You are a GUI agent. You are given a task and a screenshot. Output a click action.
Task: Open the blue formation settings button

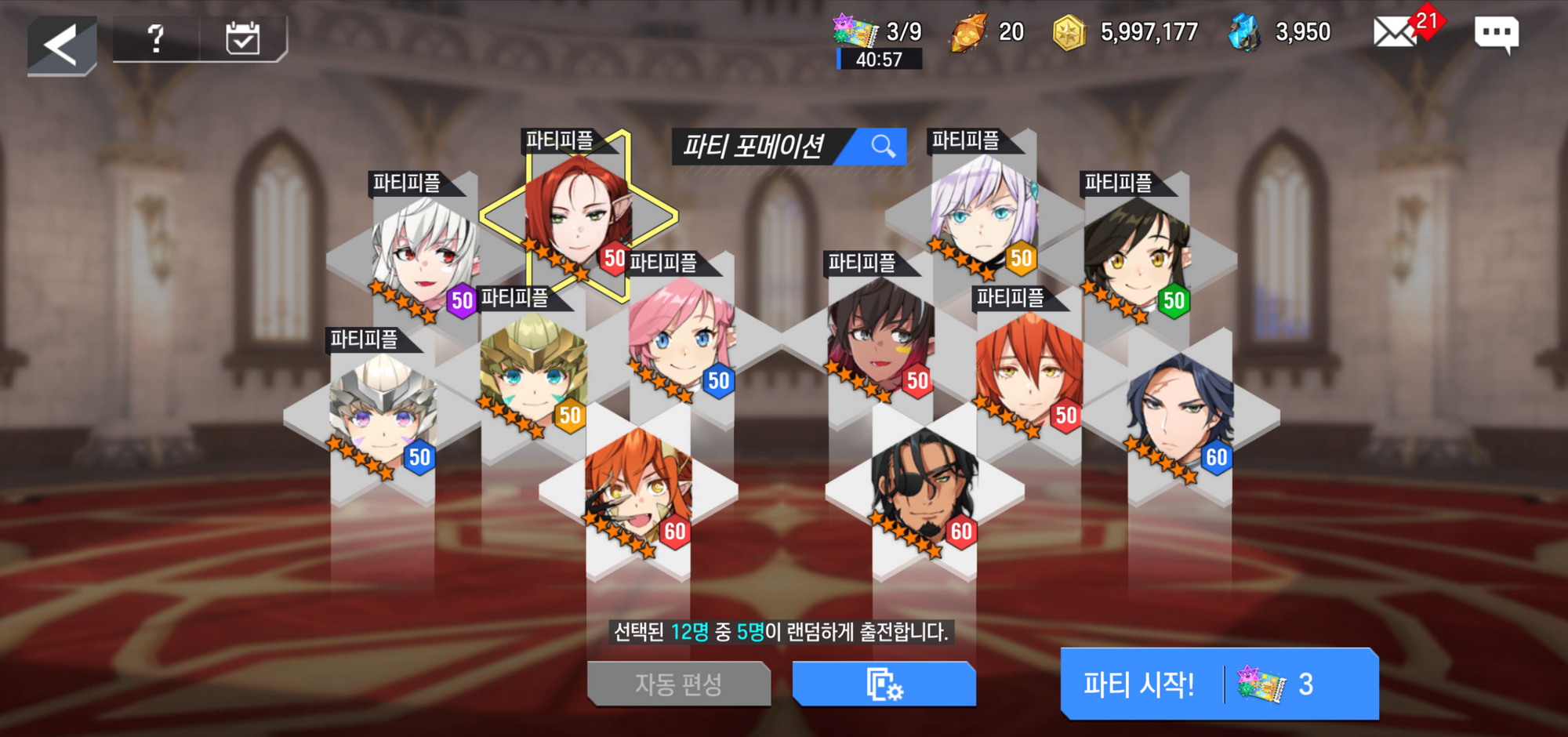[884, 684]
